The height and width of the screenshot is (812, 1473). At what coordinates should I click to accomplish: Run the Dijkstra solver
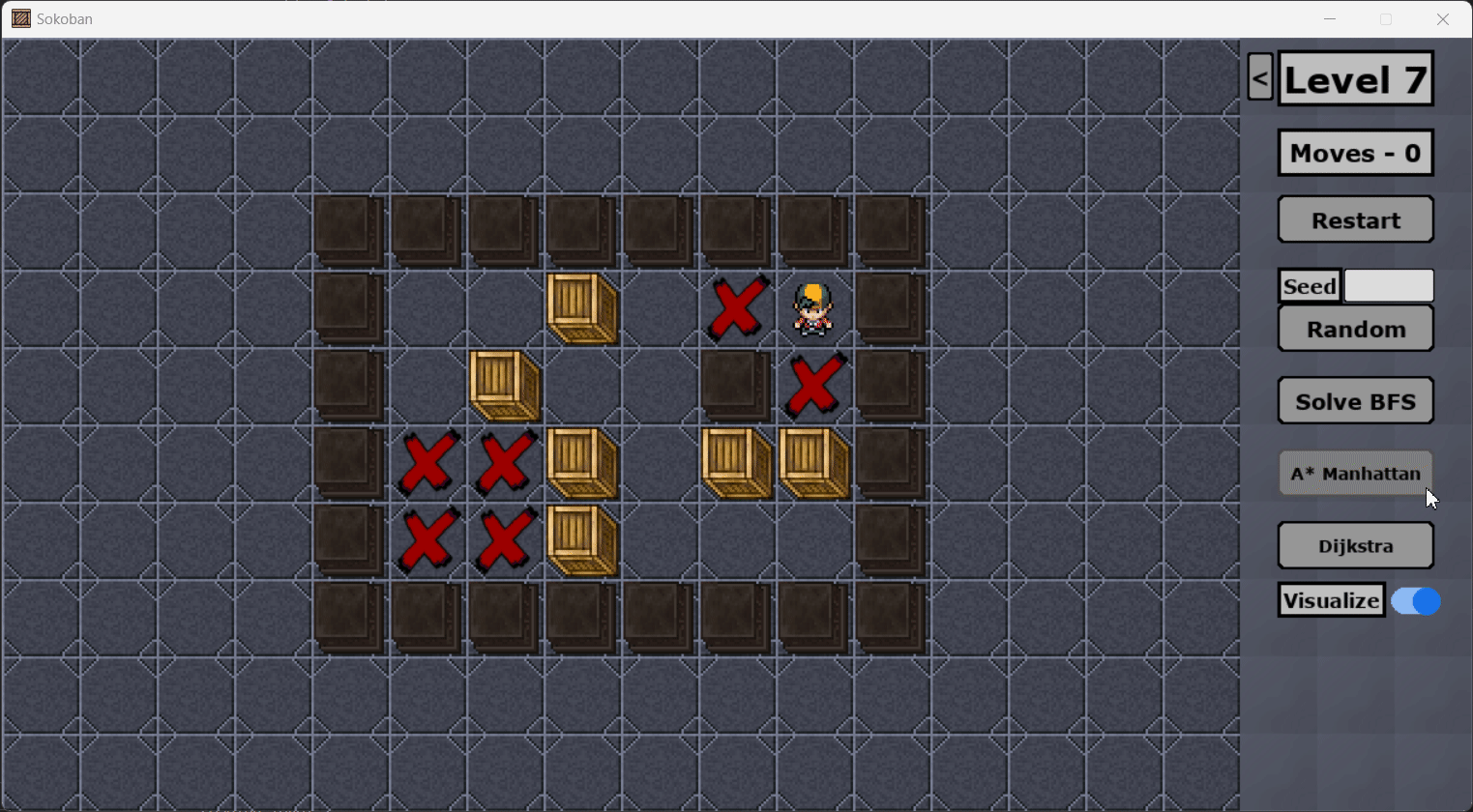click(x=1354, y=544)
